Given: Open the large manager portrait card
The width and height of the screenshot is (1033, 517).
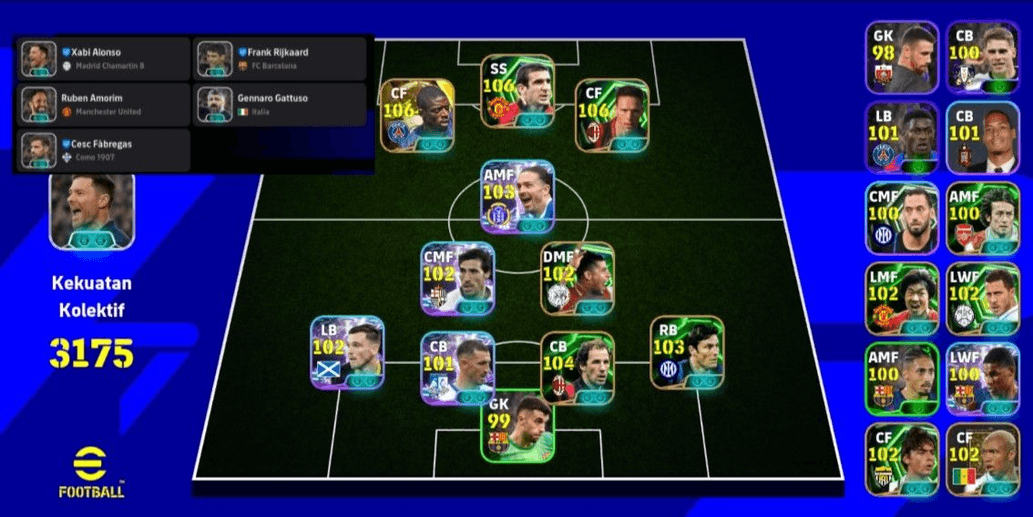Looking at the screenshot, I should (x=91, y=210).
